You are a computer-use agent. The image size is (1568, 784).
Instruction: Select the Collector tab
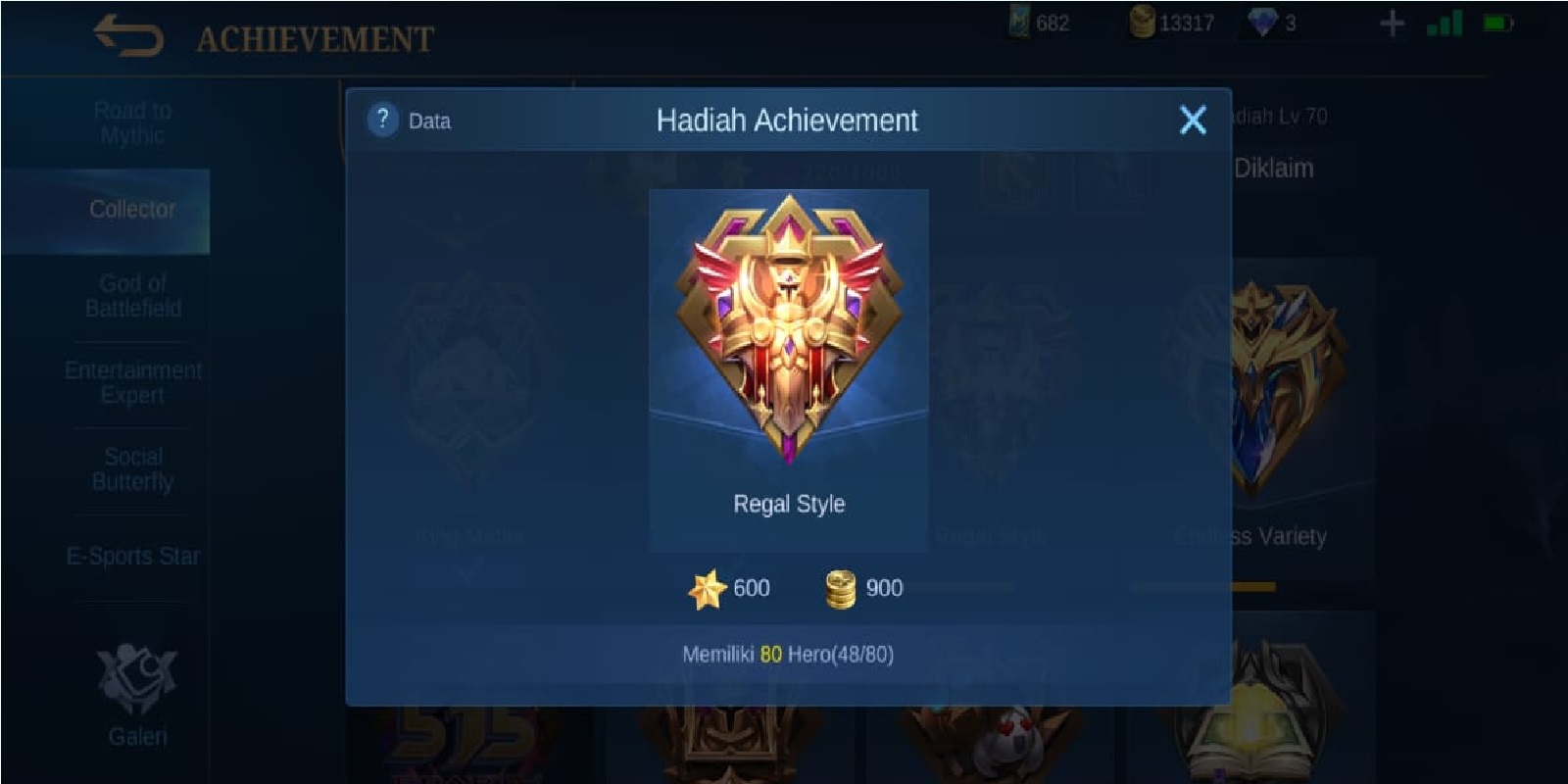pyautogui.click(x=130, y=210)
